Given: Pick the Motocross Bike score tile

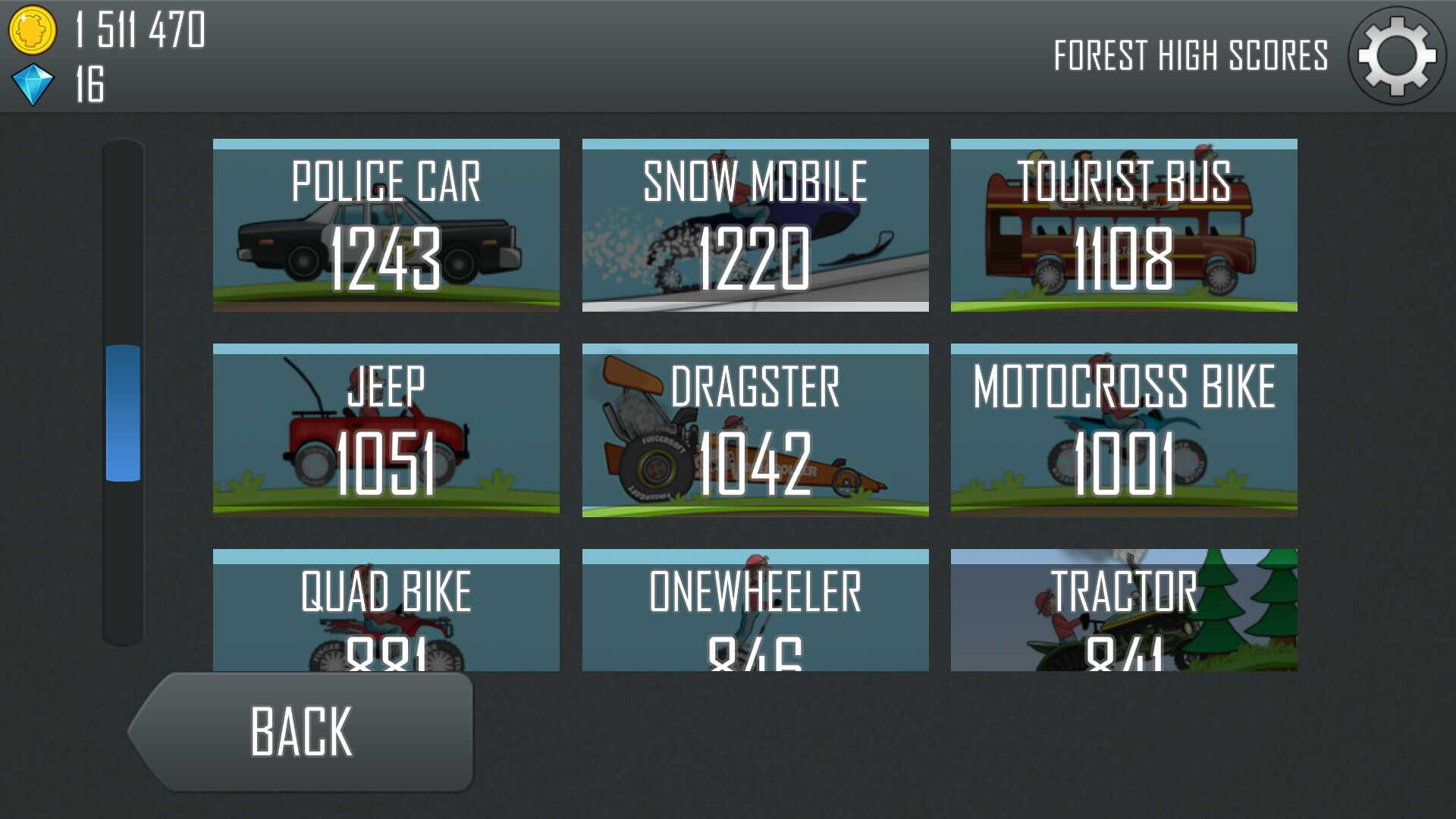Looking at the screenshot, I should click(1124, 430).
